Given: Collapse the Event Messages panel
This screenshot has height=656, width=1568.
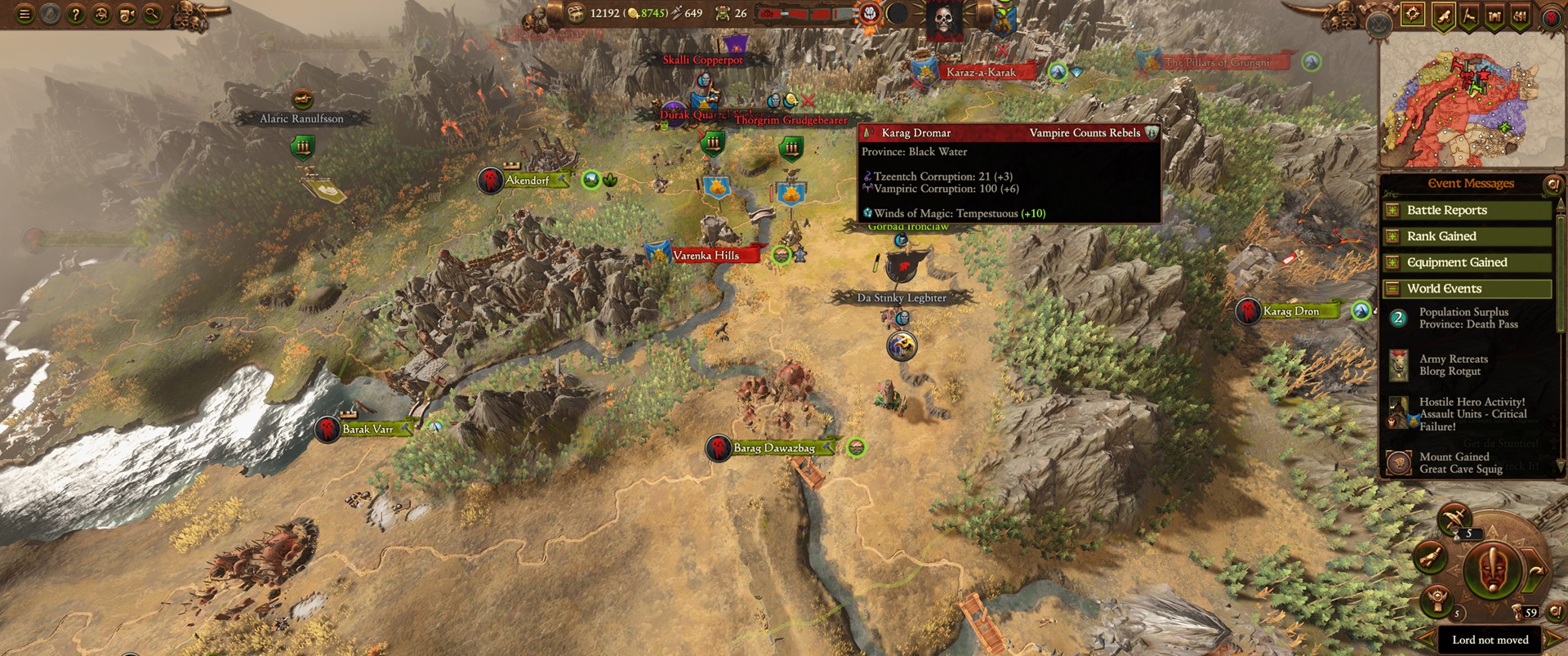Looking at the screenshot, I should tap(1551, 183).
